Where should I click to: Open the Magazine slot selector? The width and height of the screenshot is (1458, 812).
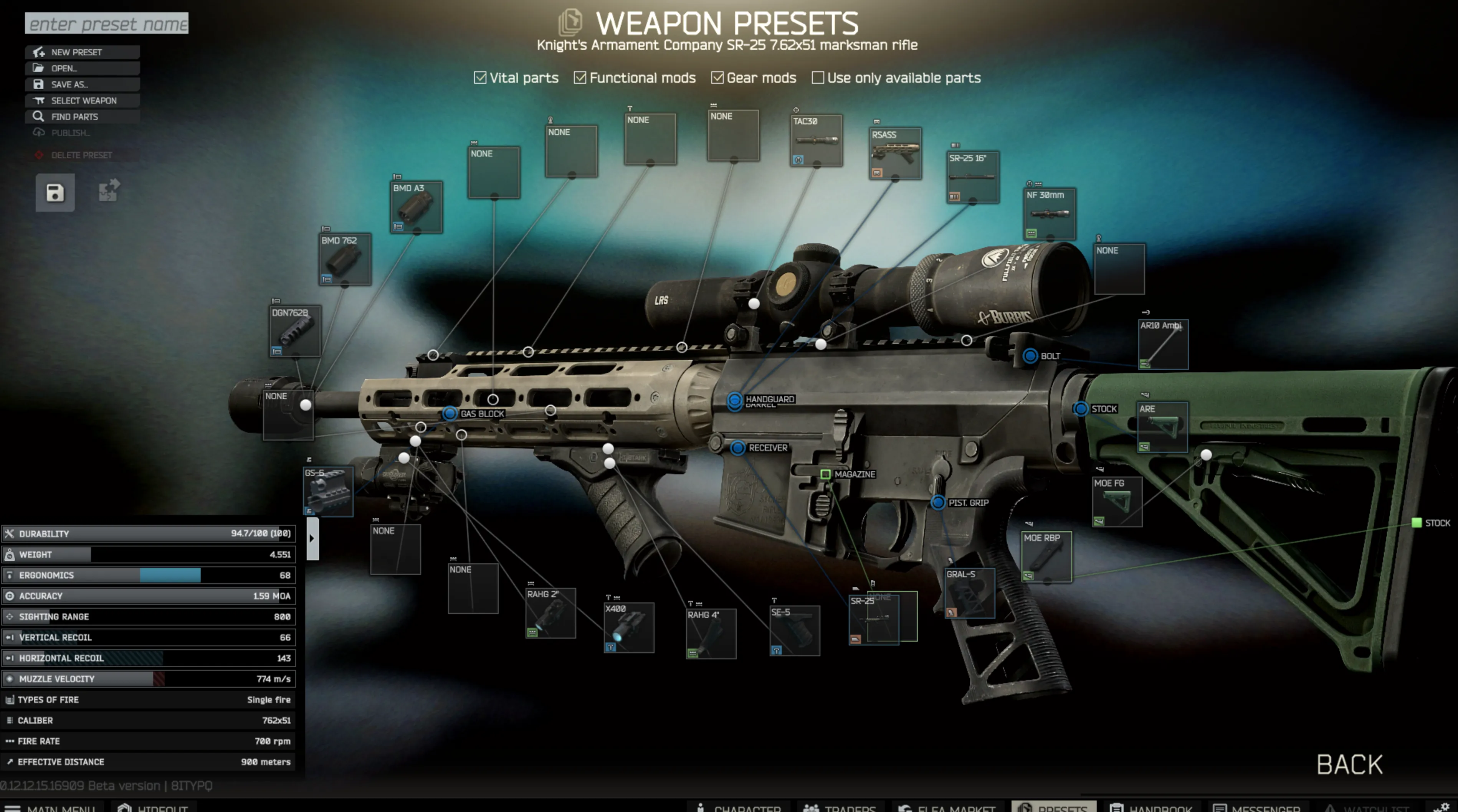[x=826, y=474]
